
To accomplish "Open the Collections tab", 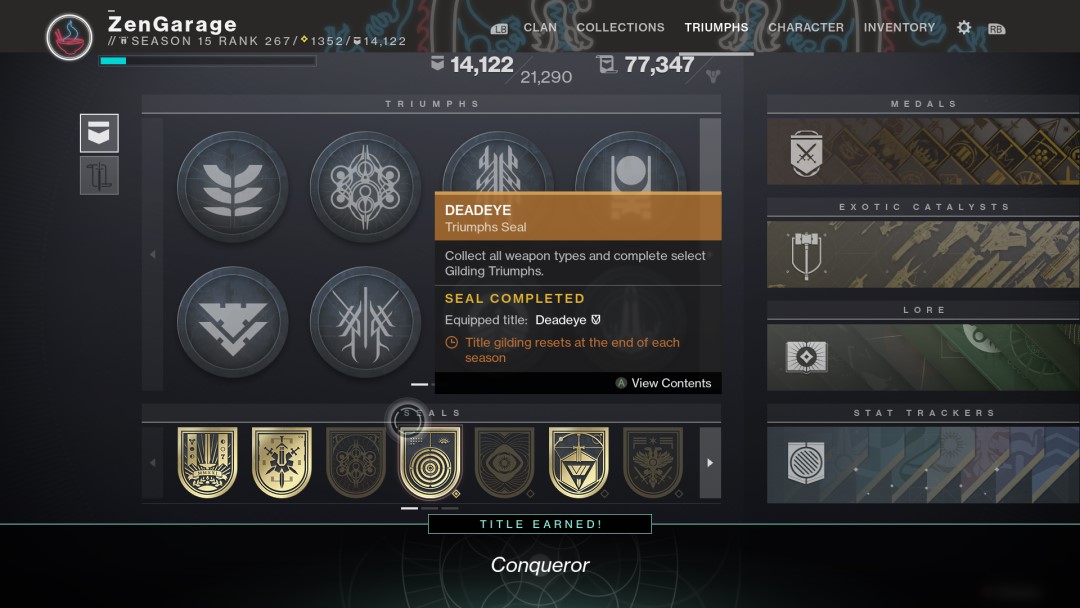I will pyautogui.click(x=620, y=28).
